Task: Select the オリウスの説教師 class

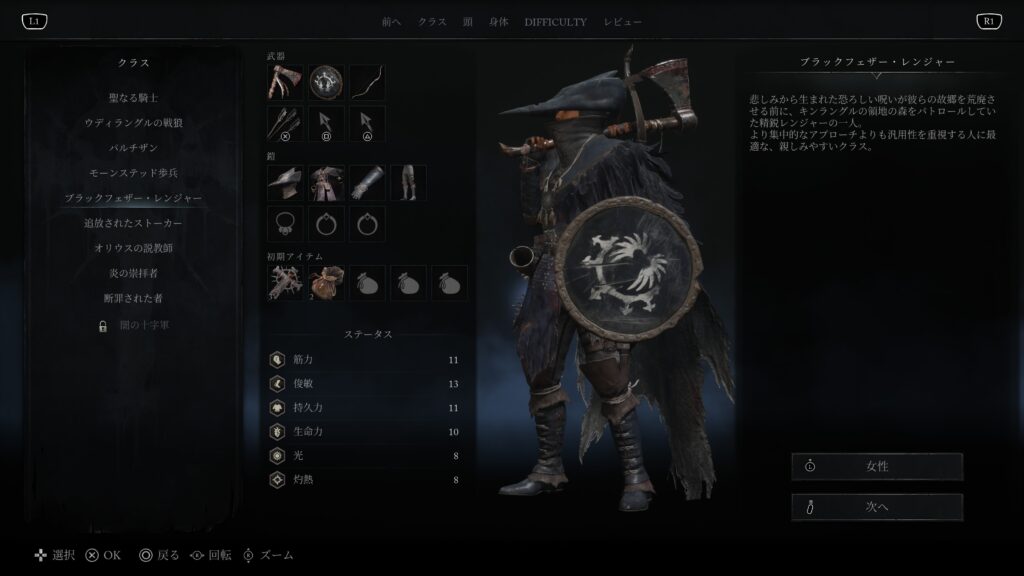Action: pos(133,248)
